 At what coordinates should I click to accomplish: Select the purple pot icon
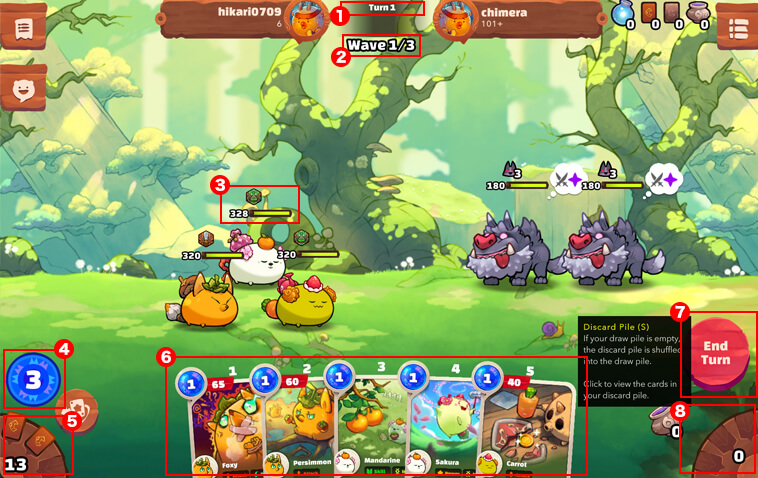(698, 13)
